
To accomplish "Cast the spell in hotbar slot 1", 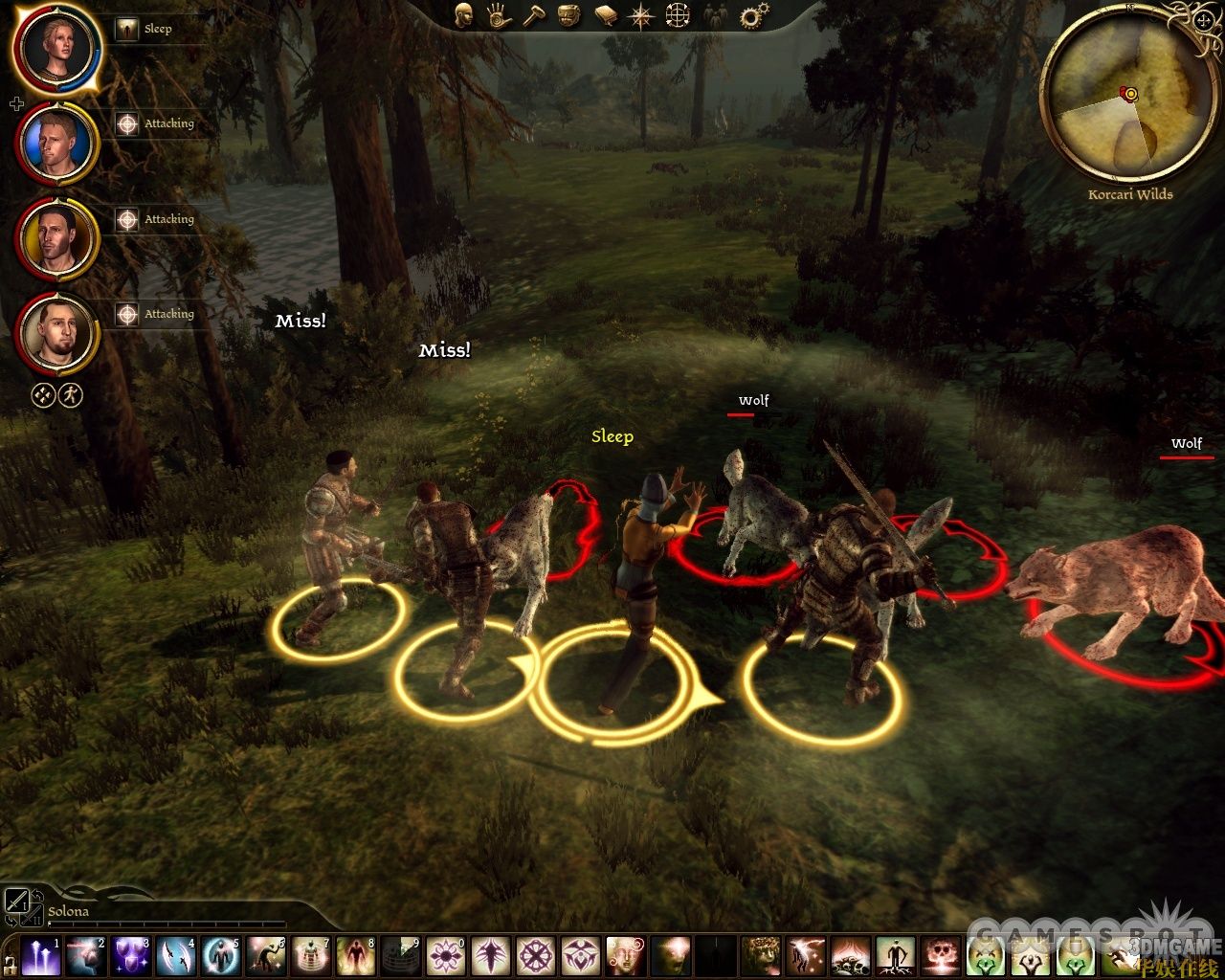I will pos(40,956).
